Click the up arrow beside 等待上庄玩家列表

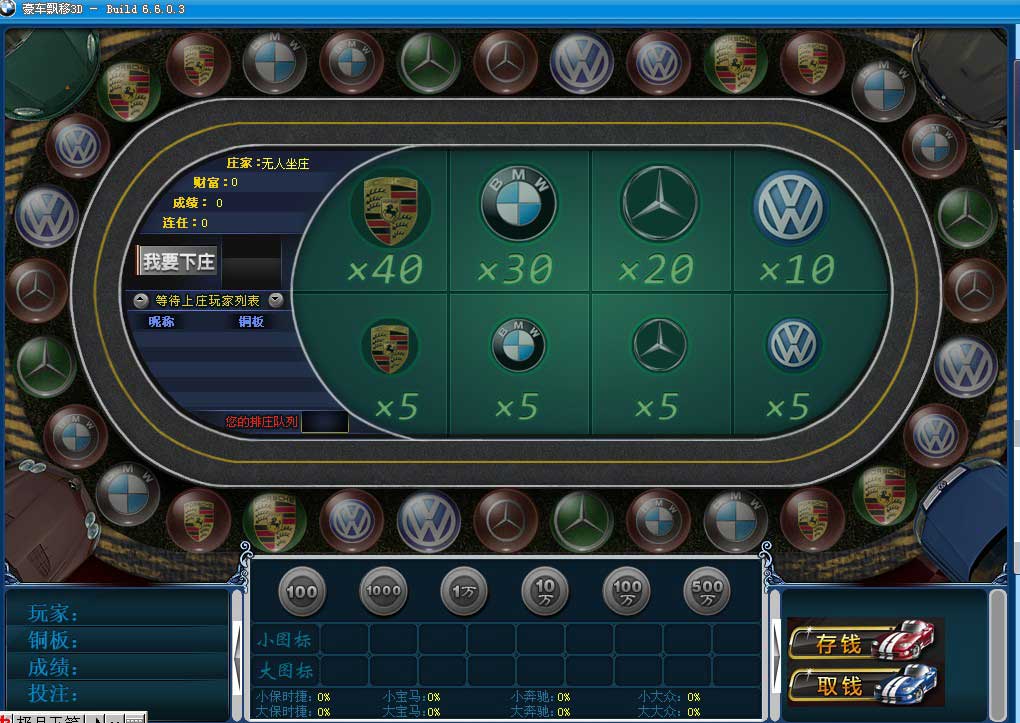tap(141, 300)
